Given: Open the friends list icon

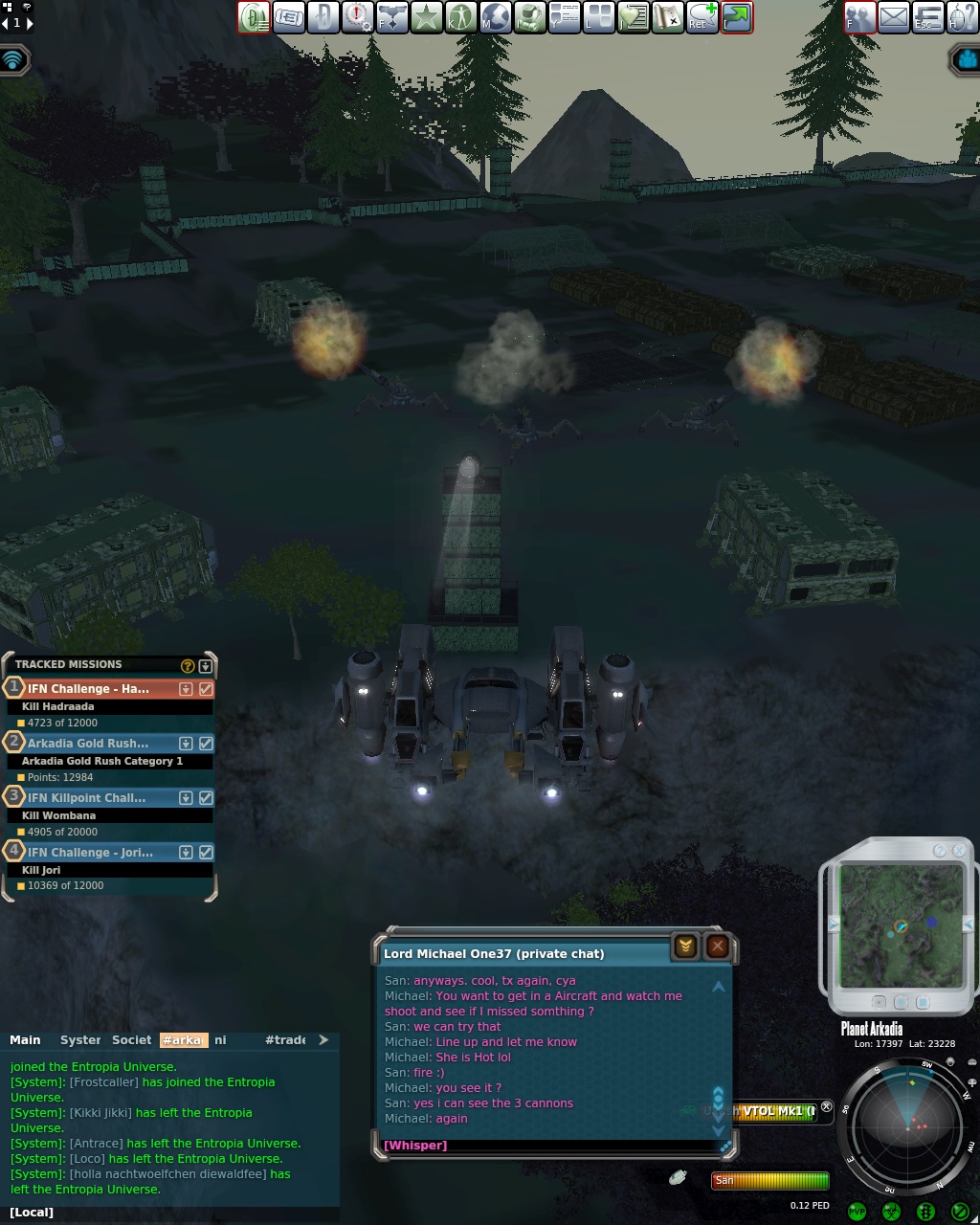Looking at the screenshot, I should 859,16.
